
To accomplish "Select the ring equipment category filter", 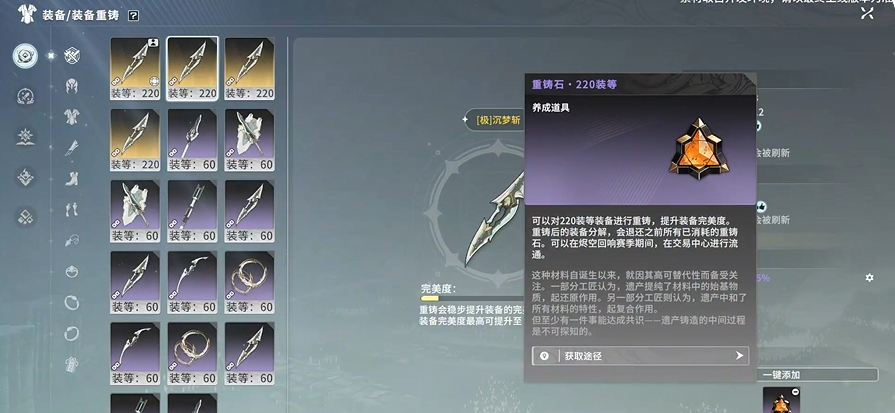I will 71,301.
